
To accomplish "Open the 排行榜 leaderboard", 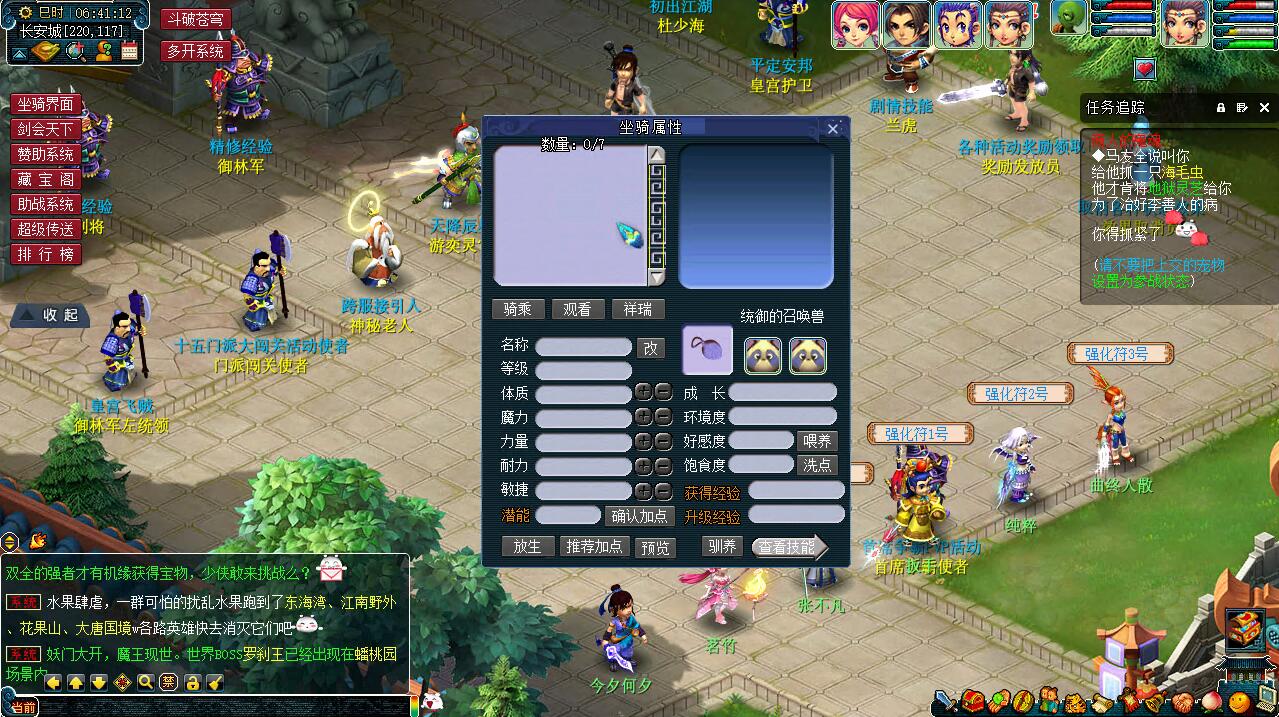I will click(x=45, y=255).
